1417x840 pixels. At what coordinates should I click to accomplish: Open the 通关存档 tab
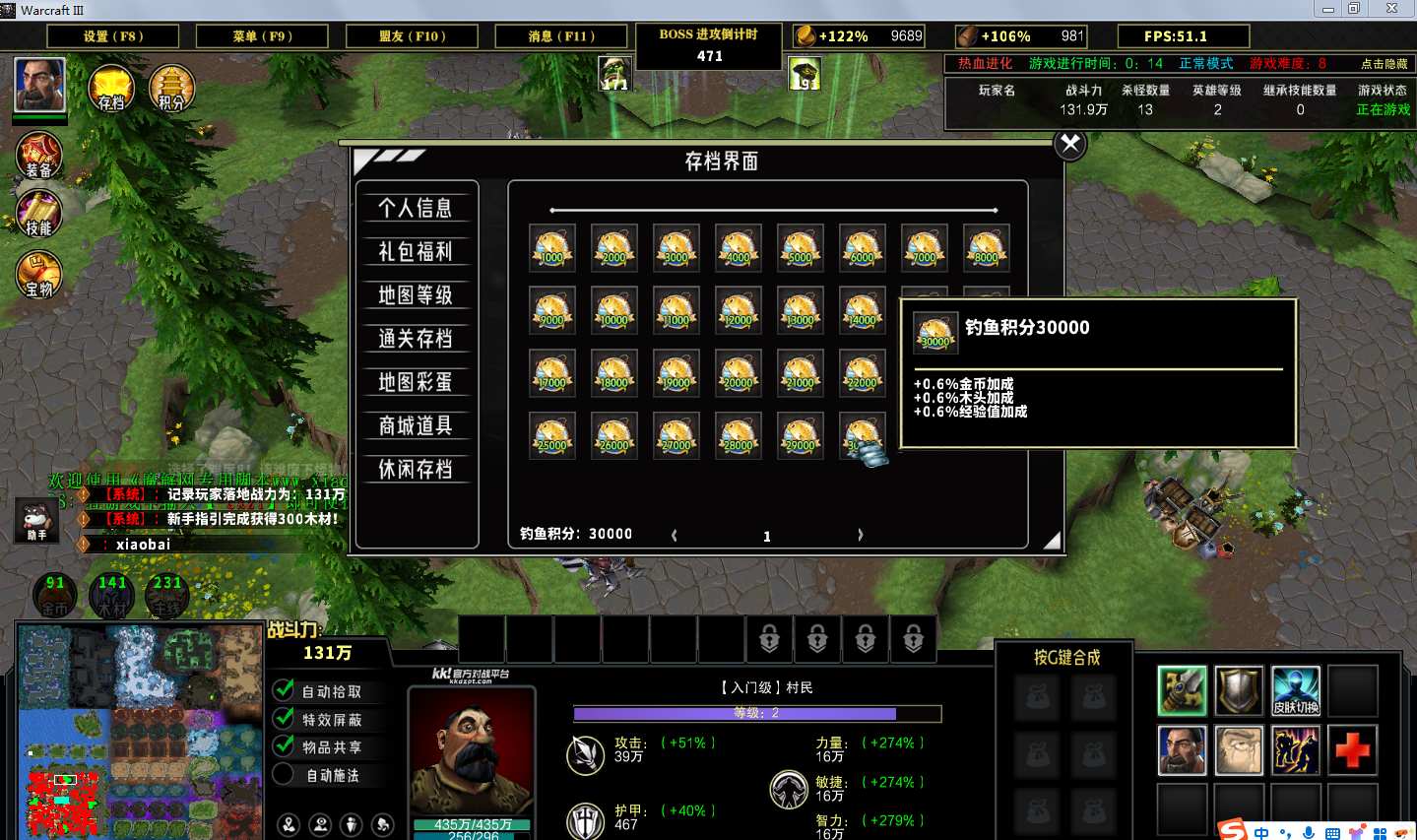[416, 339]
